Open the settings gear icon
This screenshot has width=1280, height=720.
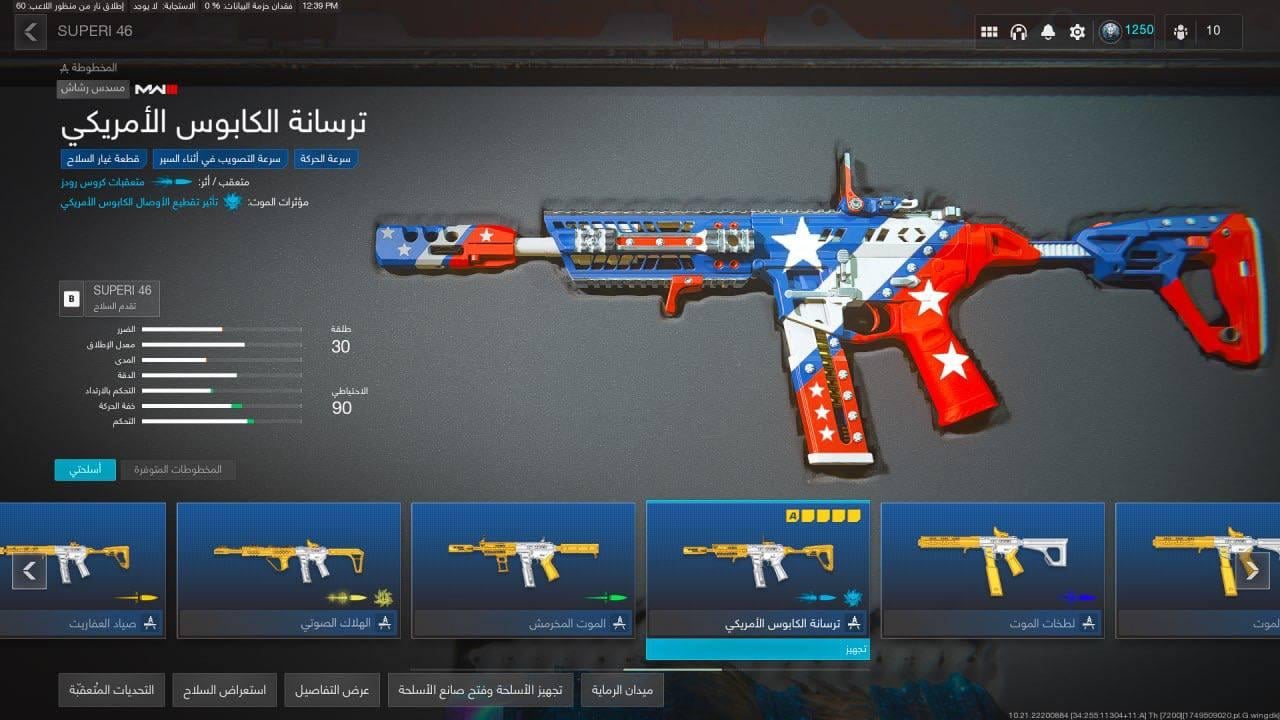pos(1077,31)
